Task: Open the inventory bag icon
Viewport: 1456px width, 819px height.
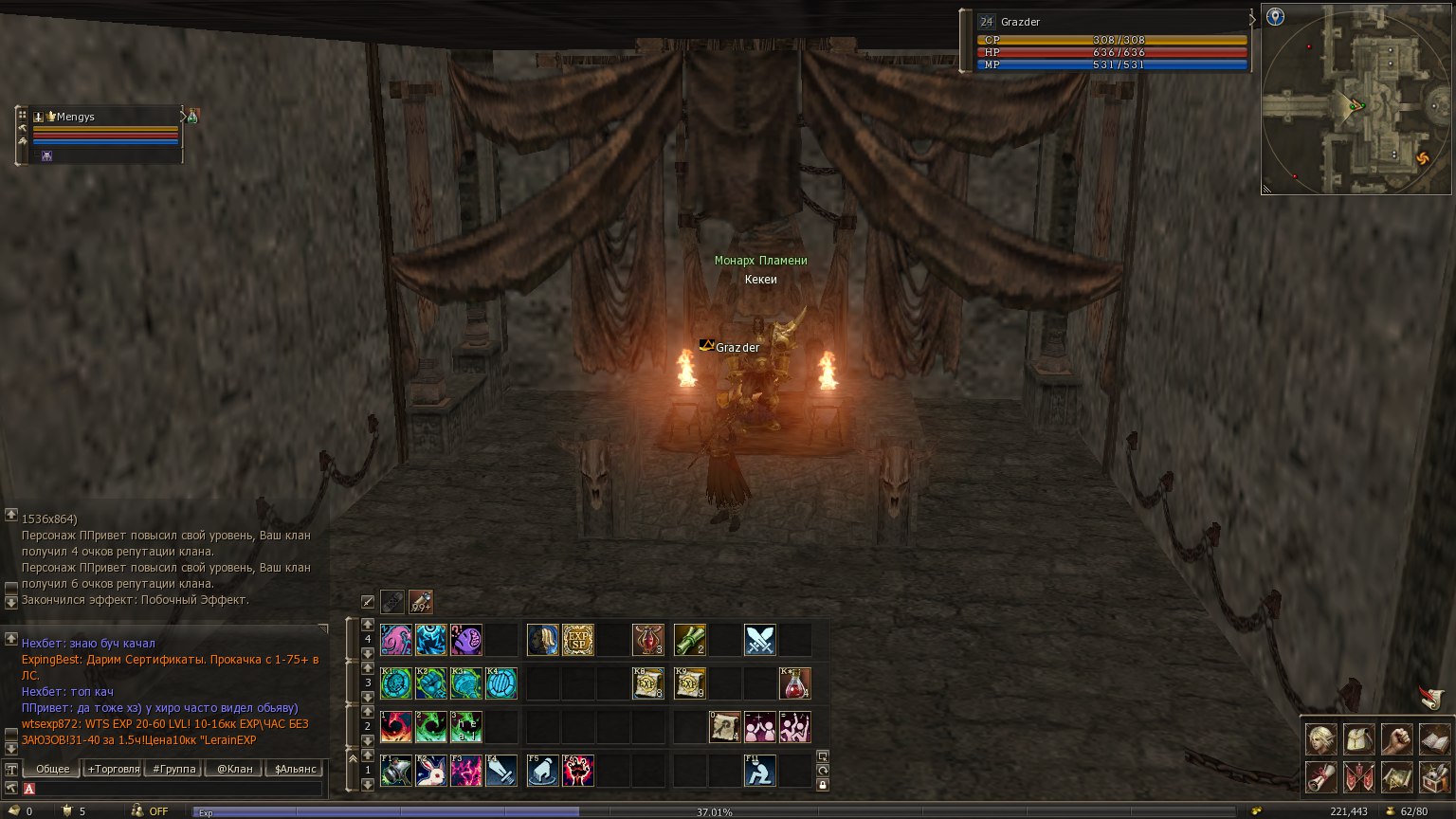Action: (1359, 739)
